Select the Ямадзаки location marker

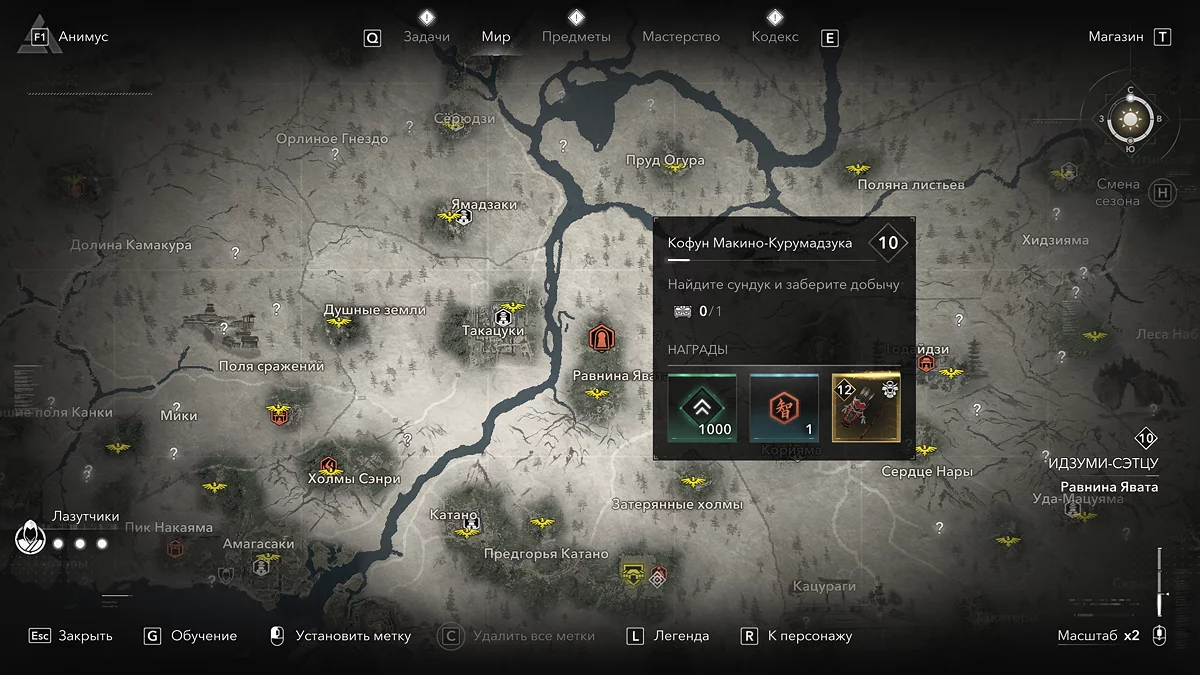point(464,217)
